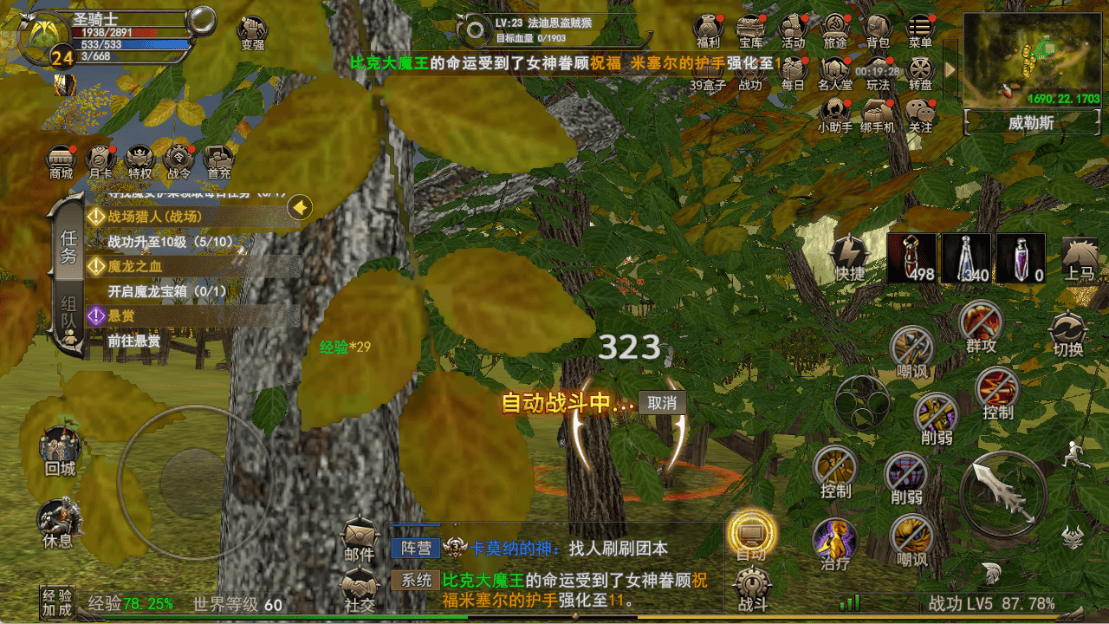
Task: Spin the 转盘 wheel icon
Action: 920,72
